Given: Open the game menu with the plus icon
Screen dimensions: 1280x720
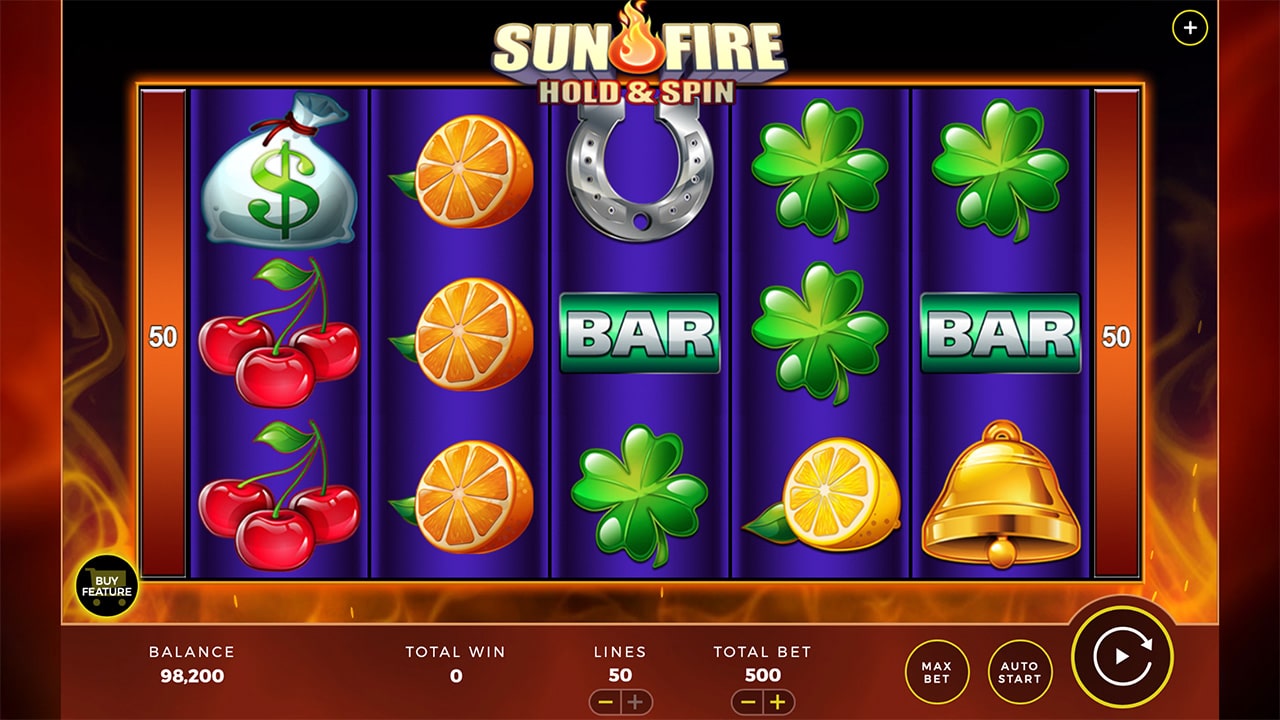Looking at the screenshot, I should coord(1188,27).
